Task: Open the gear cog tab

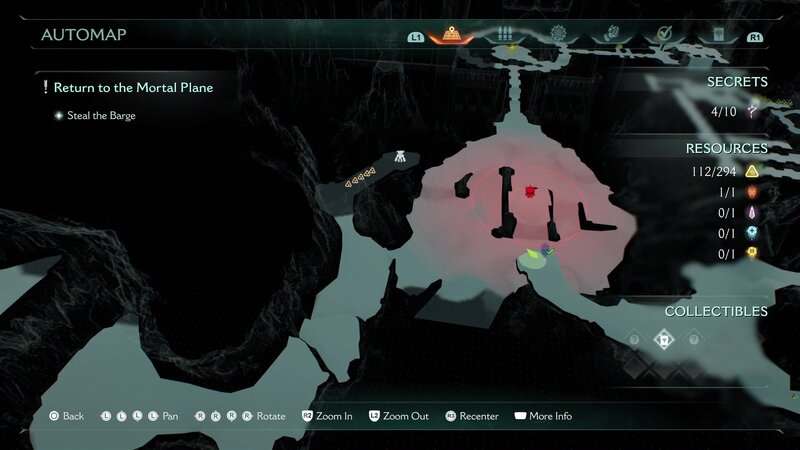Action: [558, 34]
